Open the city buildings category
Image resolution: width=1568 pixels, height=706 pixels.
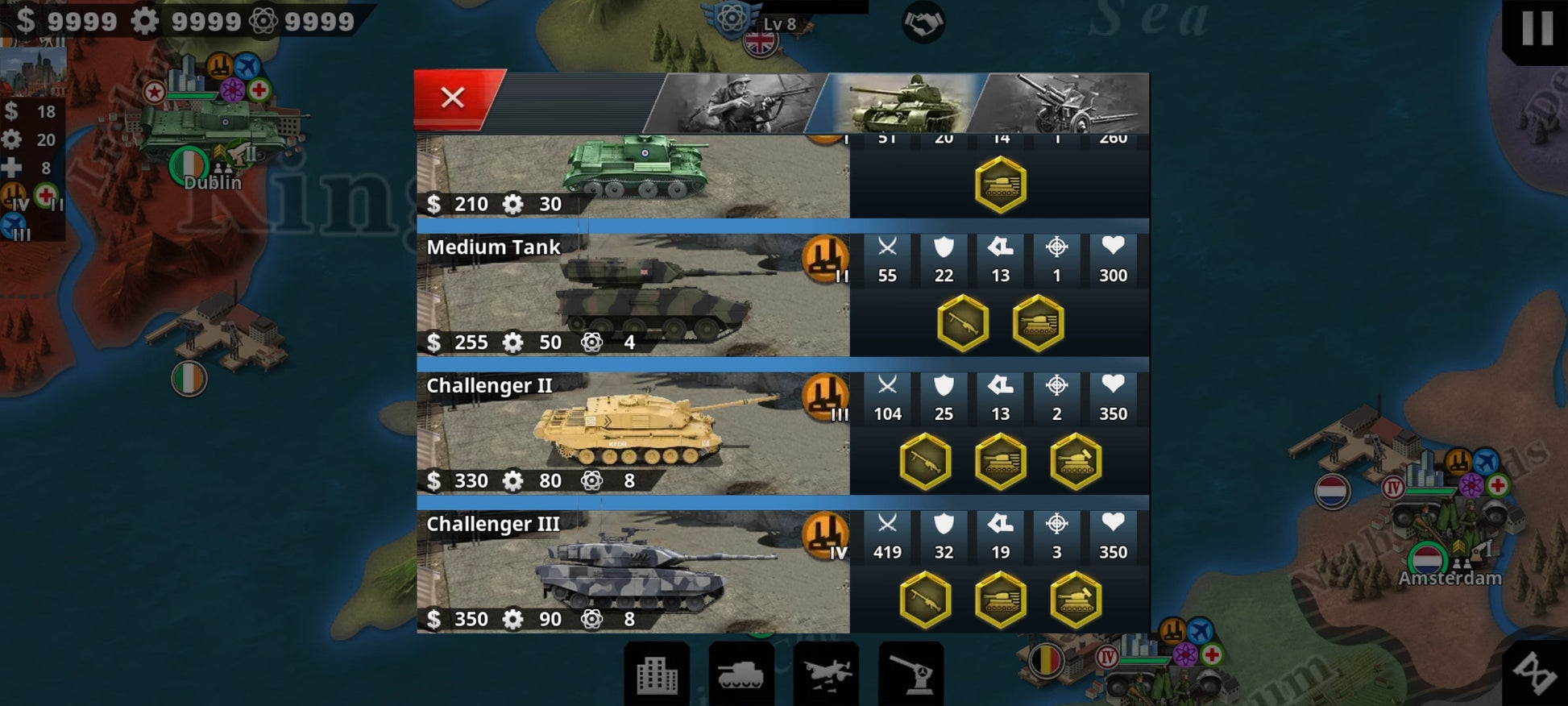pos(657,675)
